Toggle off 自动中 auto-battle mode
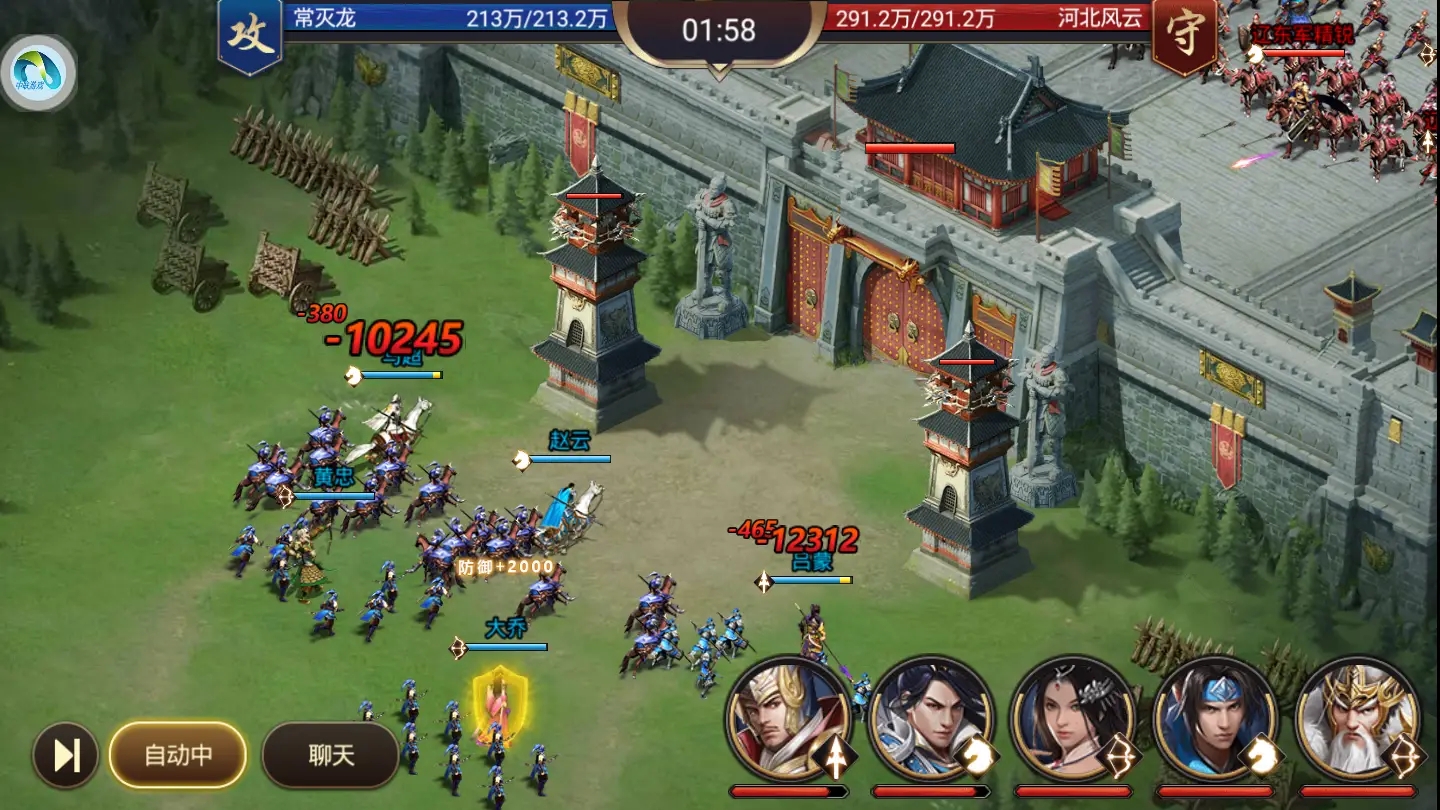 click(x=176, y=755)
